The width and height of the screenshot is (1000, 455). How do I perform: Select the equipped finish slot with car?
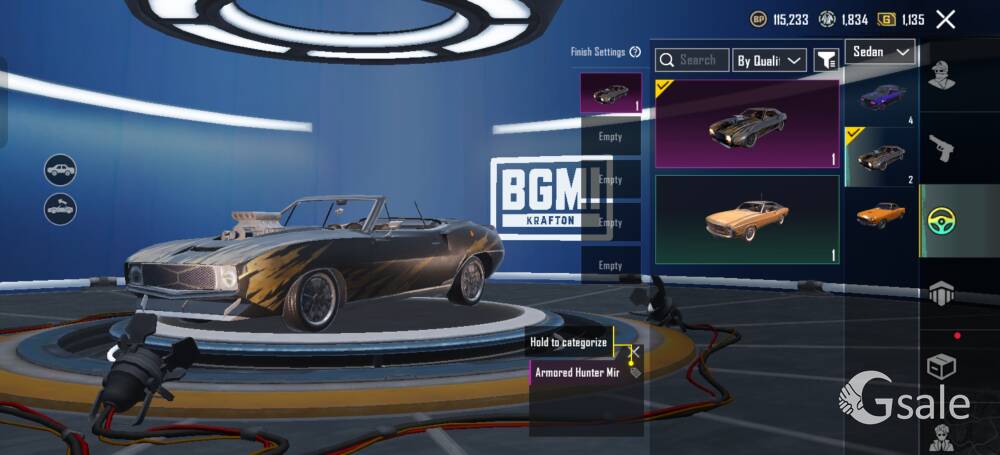pos(610,93)
